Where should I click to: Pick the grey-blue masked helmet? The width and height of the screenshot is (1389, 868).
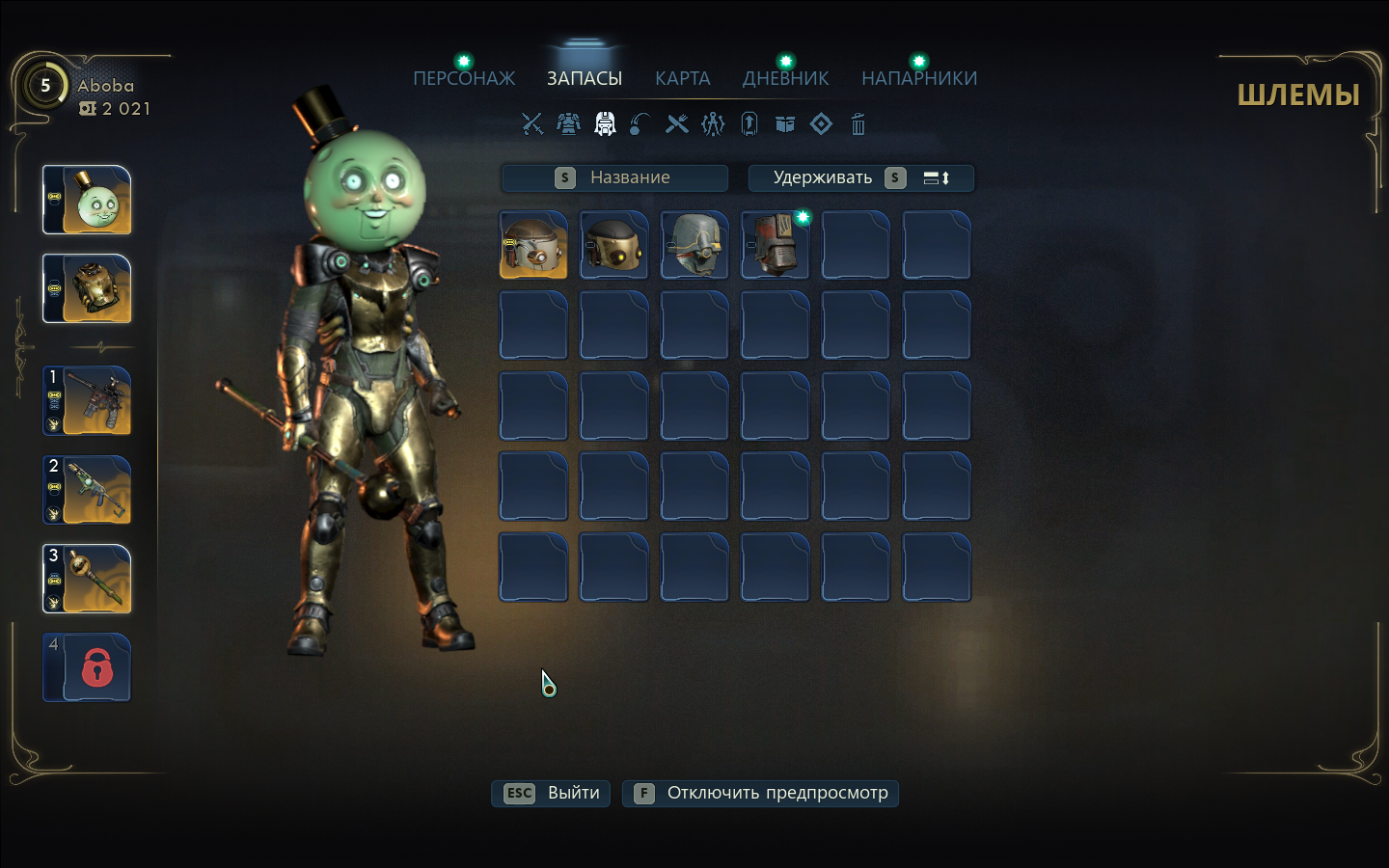pos(694,245)
